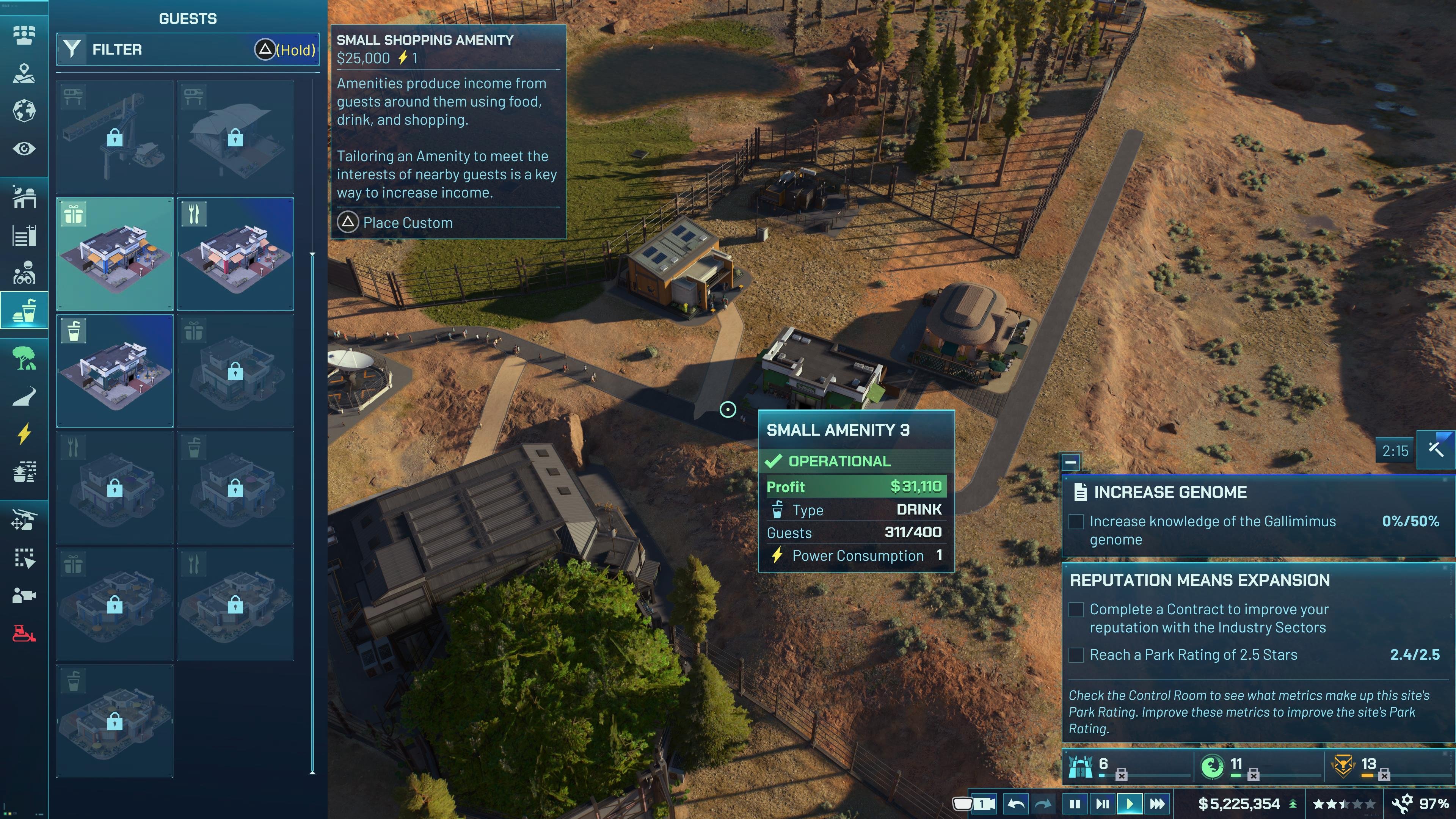
Task: Enter capture mode via camera icon
Action: pyautogui.click(x=24, y=595)
